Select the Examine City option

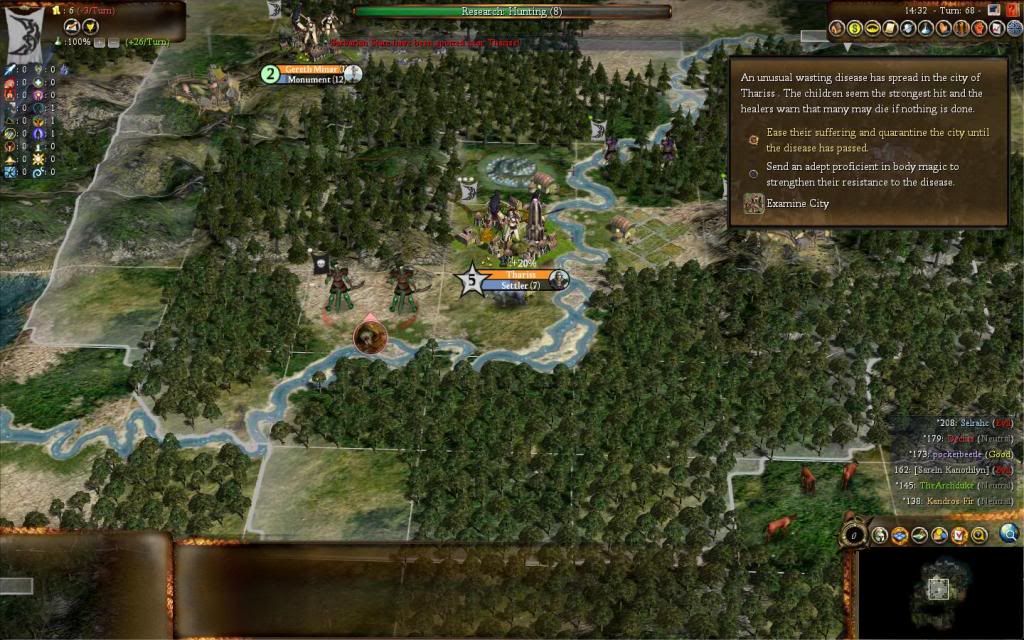pyautogui.click(x=754, y=203)
